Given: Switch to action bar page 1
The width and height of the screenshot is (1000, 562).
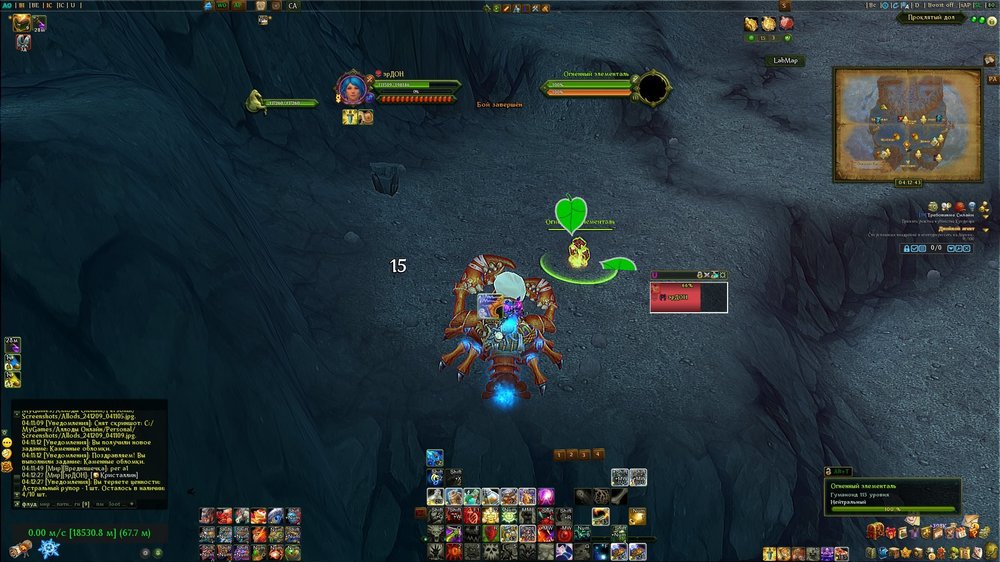Looking at the screenshot, I should [x=560, y=454].
